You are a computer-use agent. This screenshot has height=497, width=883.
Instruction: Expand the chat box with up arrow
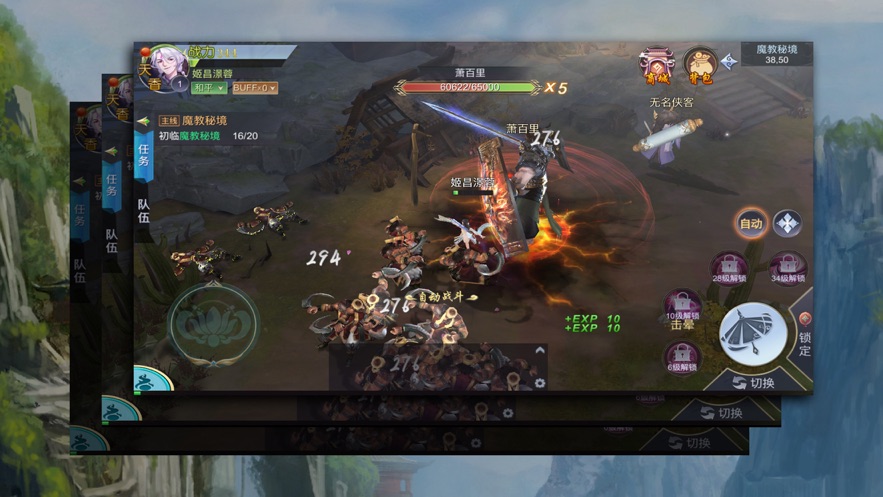[x=540, y=352]
